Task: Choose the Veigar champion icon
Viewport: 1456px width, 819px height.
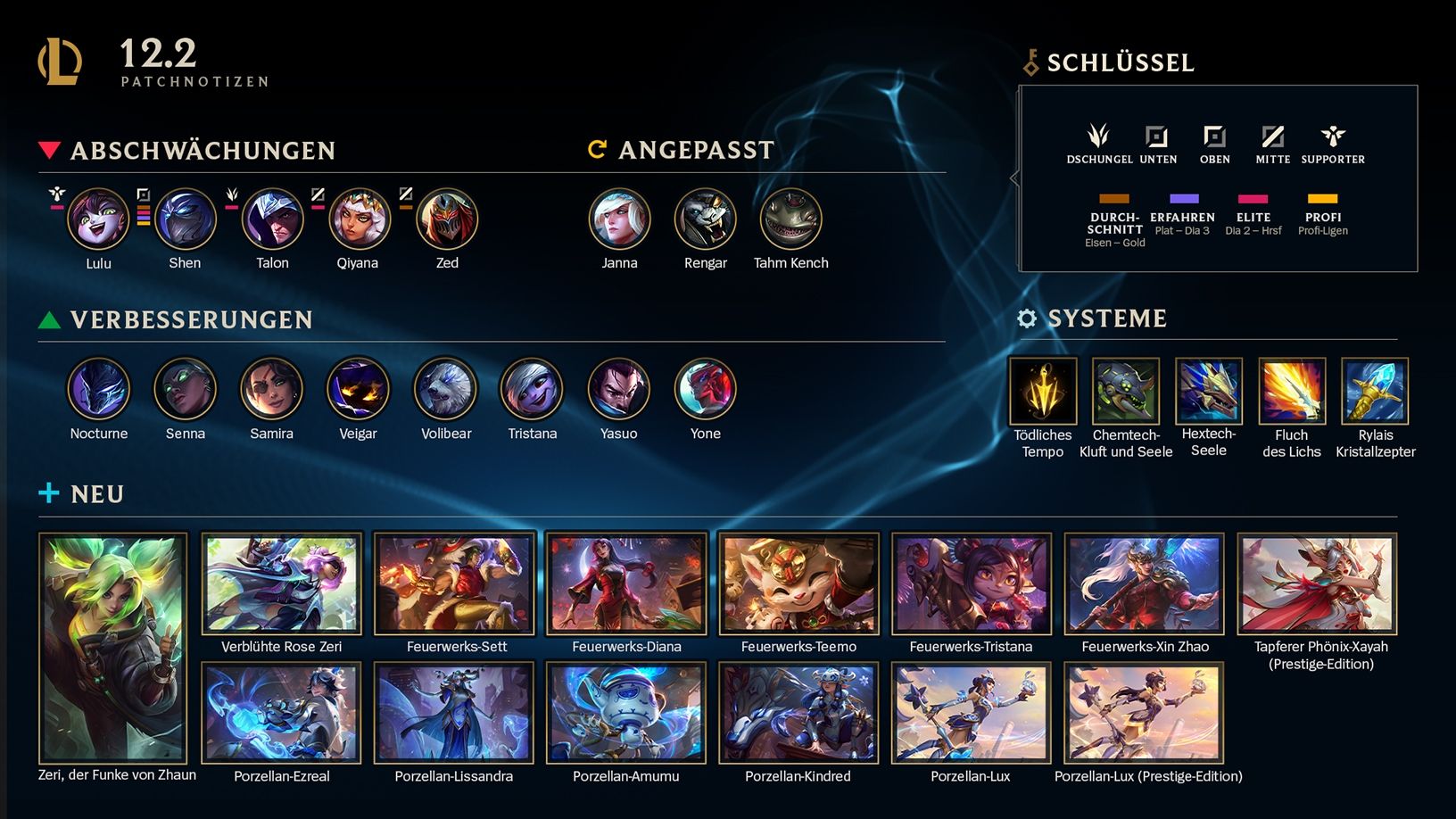Action: 358,389
